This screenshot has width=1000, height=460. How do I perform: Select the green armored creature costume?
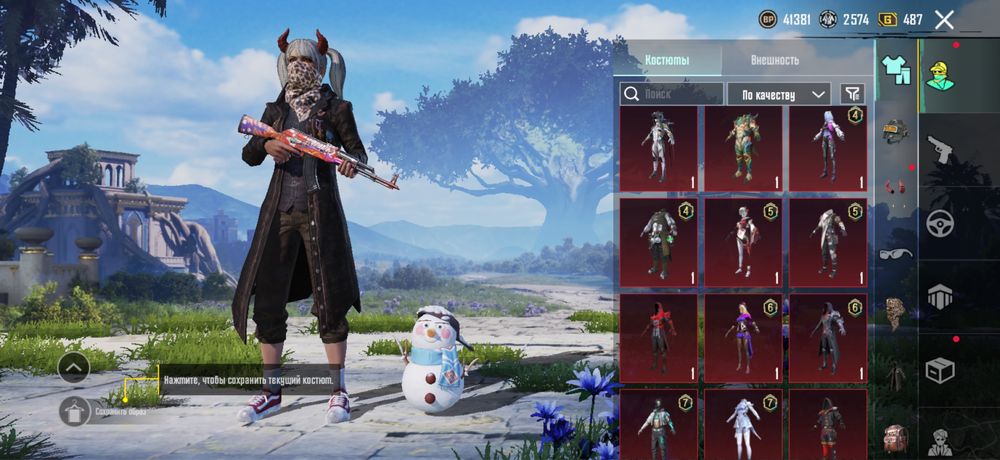pyautogui.click(x=743, y=148)
